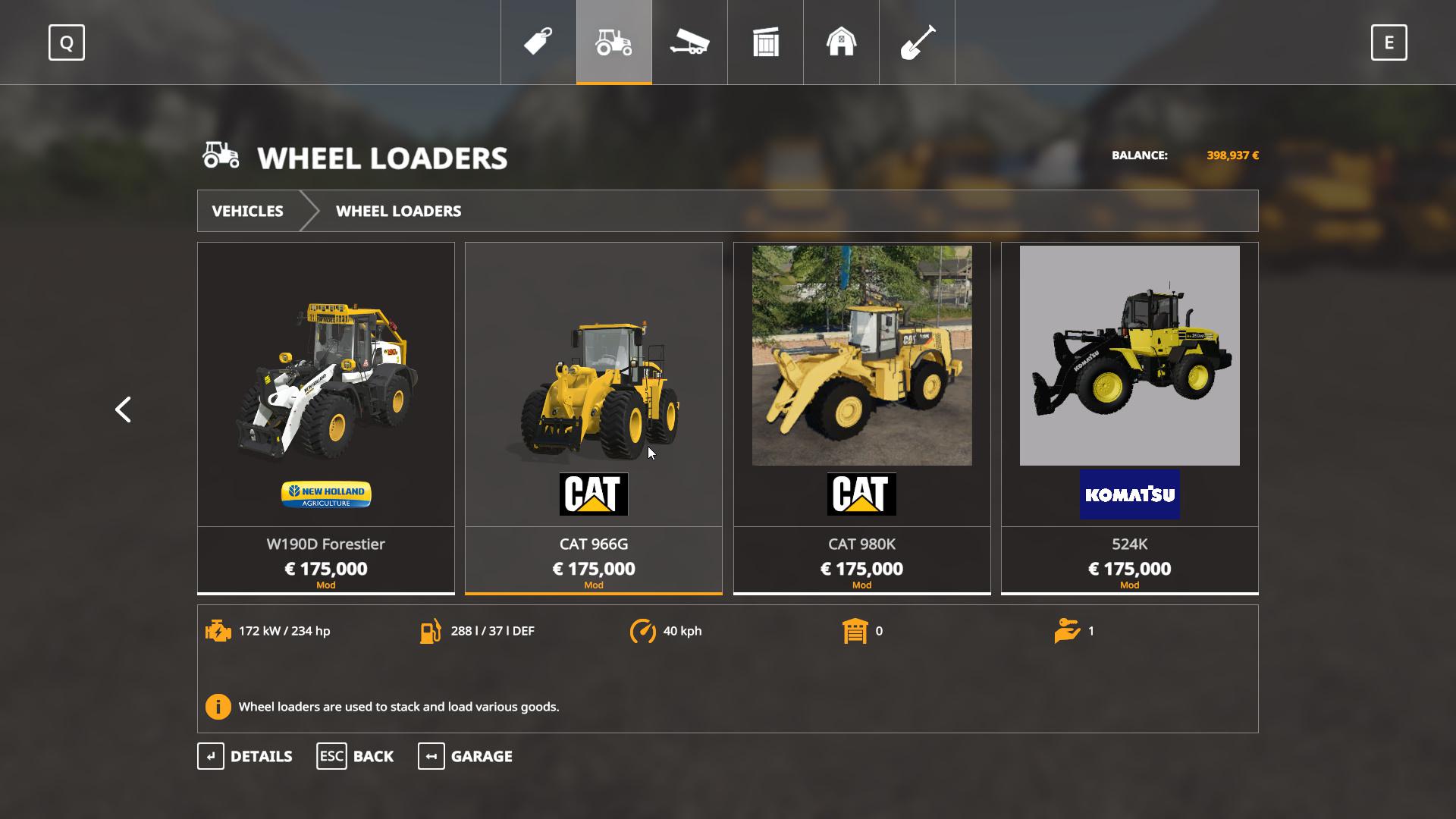The image size is (1456, 819).
Task: Switch to the tractor vehicles tab
Action: 614,42
